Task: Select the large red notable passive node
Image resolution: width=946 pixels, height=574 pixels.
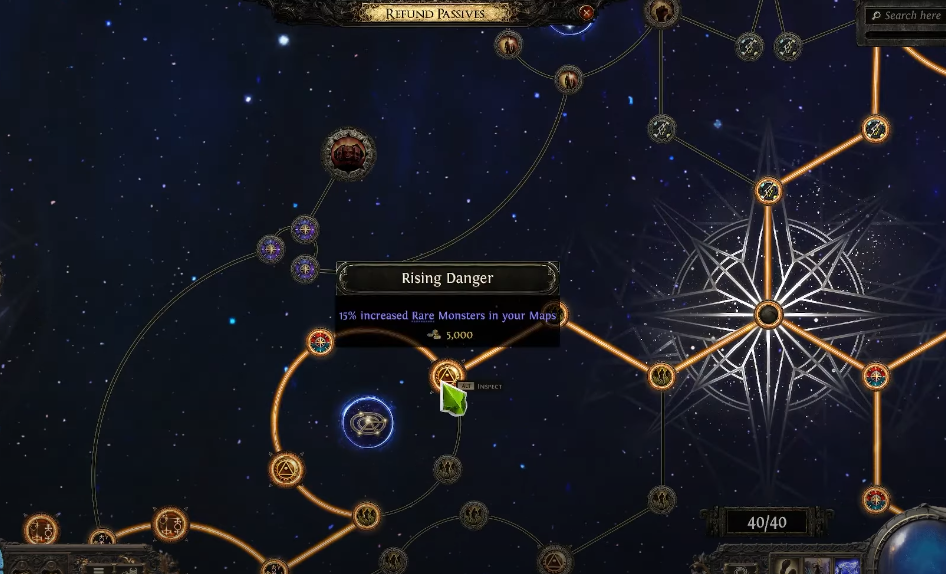Action: click(x=348, y=154)
